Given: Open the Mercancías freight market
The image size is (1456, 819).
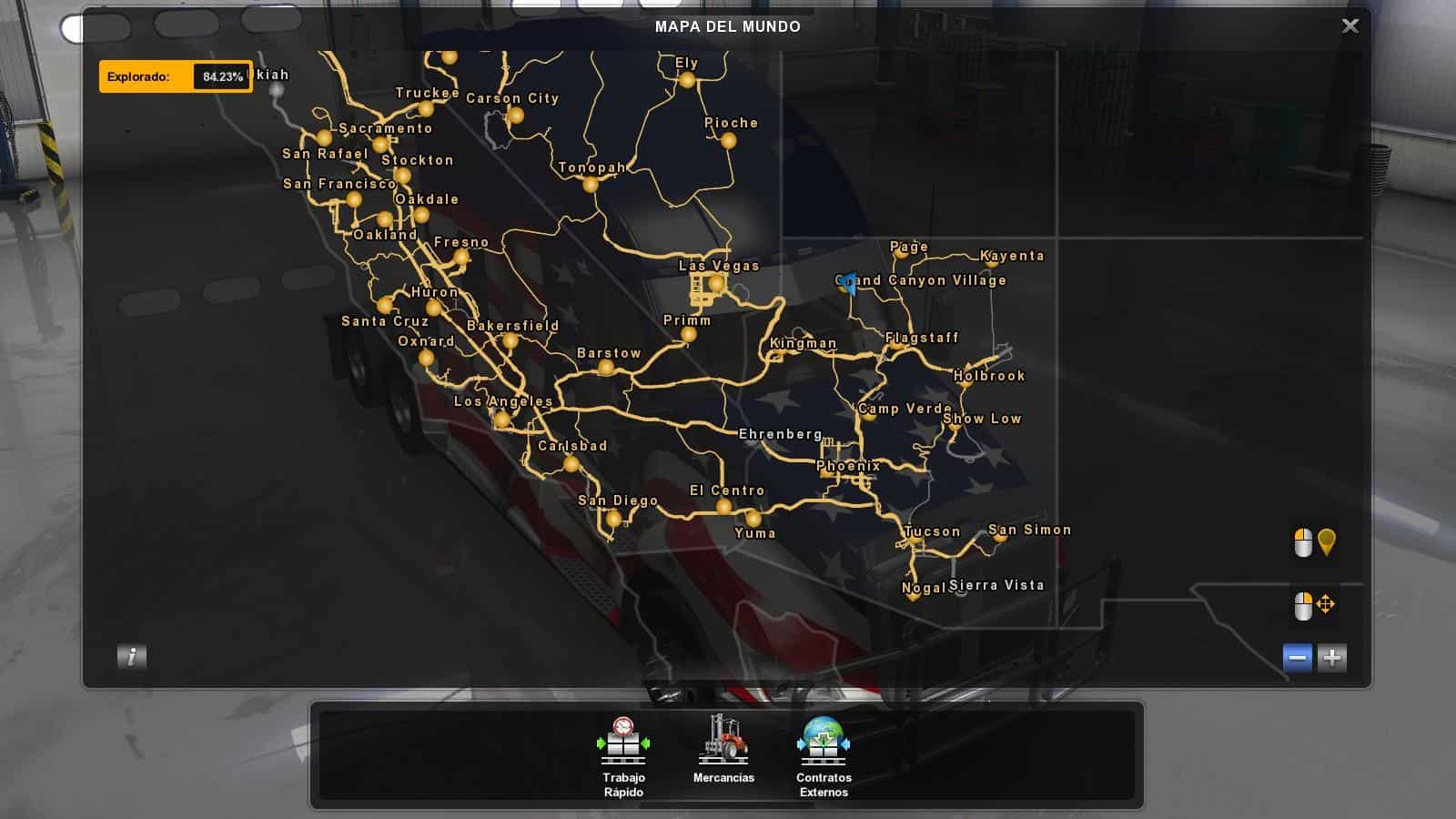Looking at the screenshot, I should point(723,750).
